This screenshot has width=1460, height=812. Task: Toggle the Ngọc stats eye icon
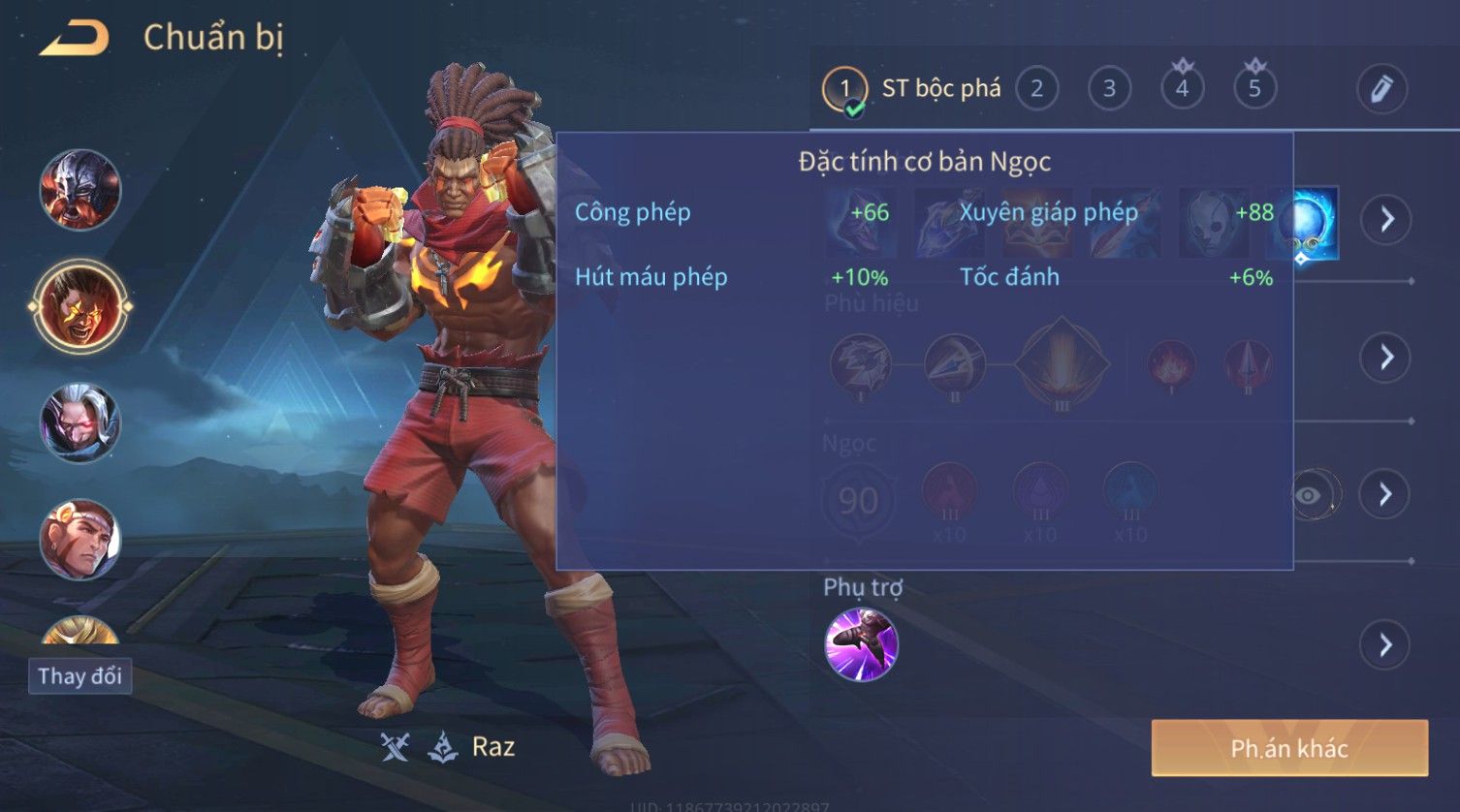pos(1308,496)
